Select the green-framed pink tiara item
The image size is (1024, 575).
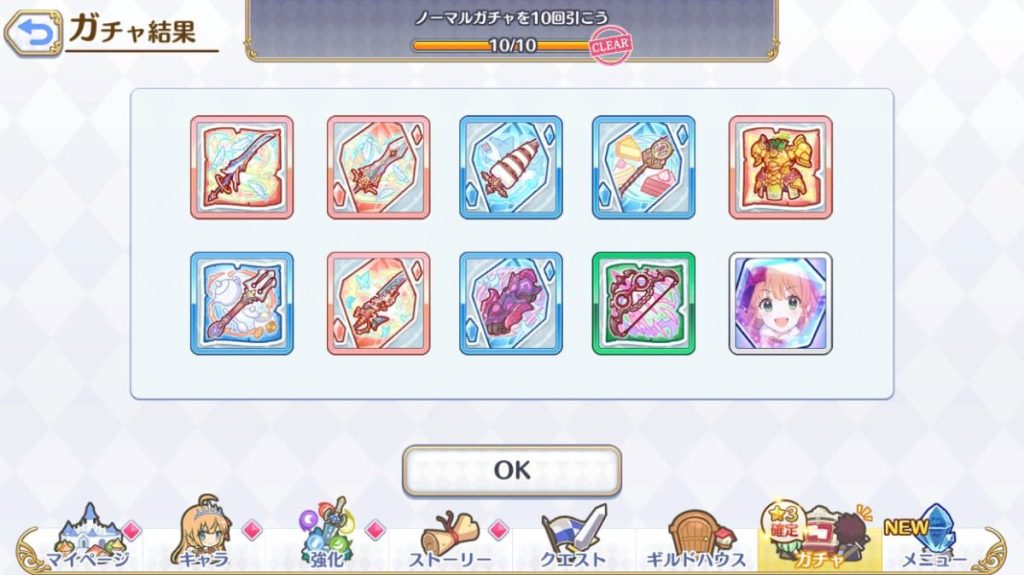(x=645, y=303)
